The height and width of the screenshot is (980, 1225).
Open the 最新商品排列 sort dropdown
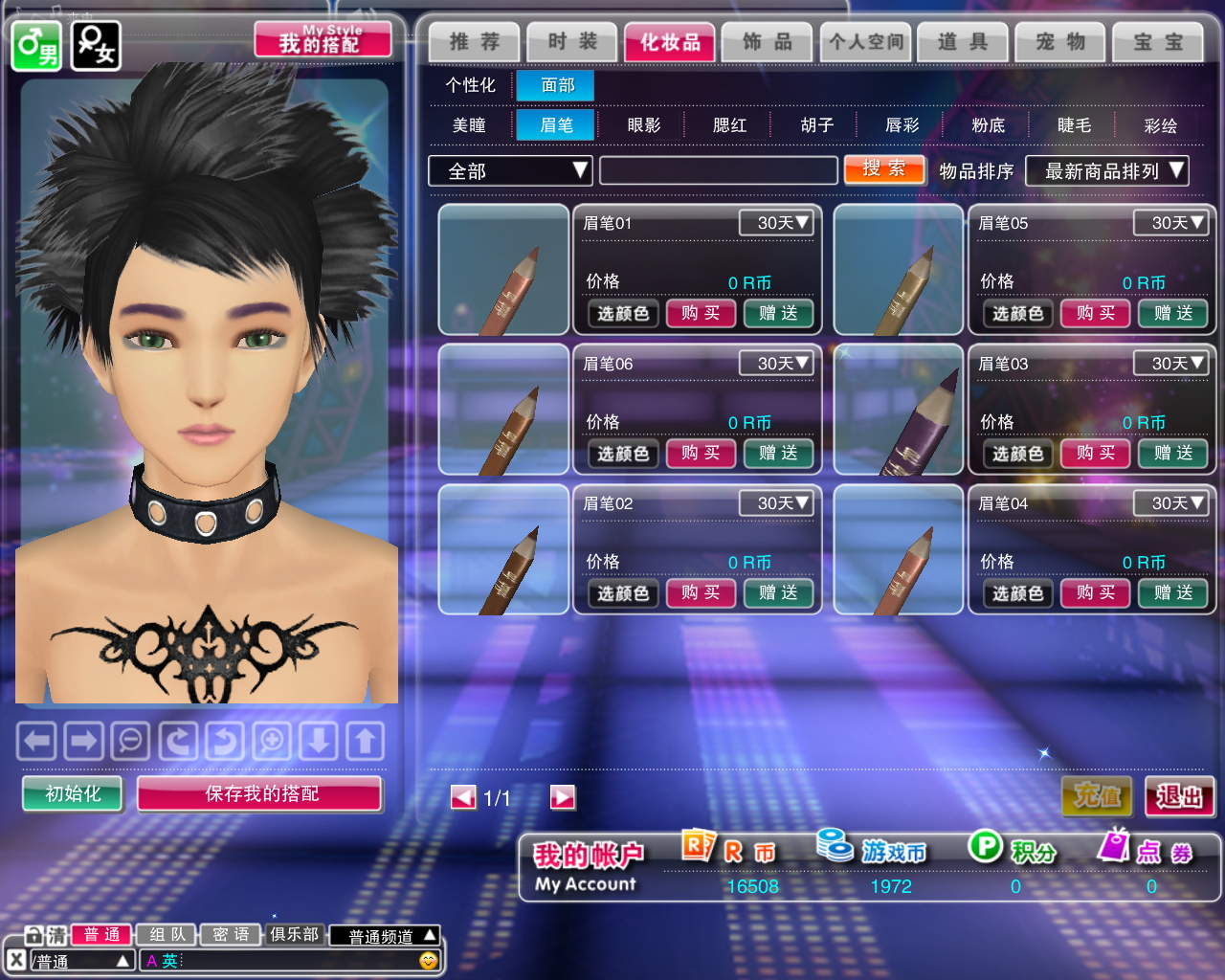pos(1106,171)
